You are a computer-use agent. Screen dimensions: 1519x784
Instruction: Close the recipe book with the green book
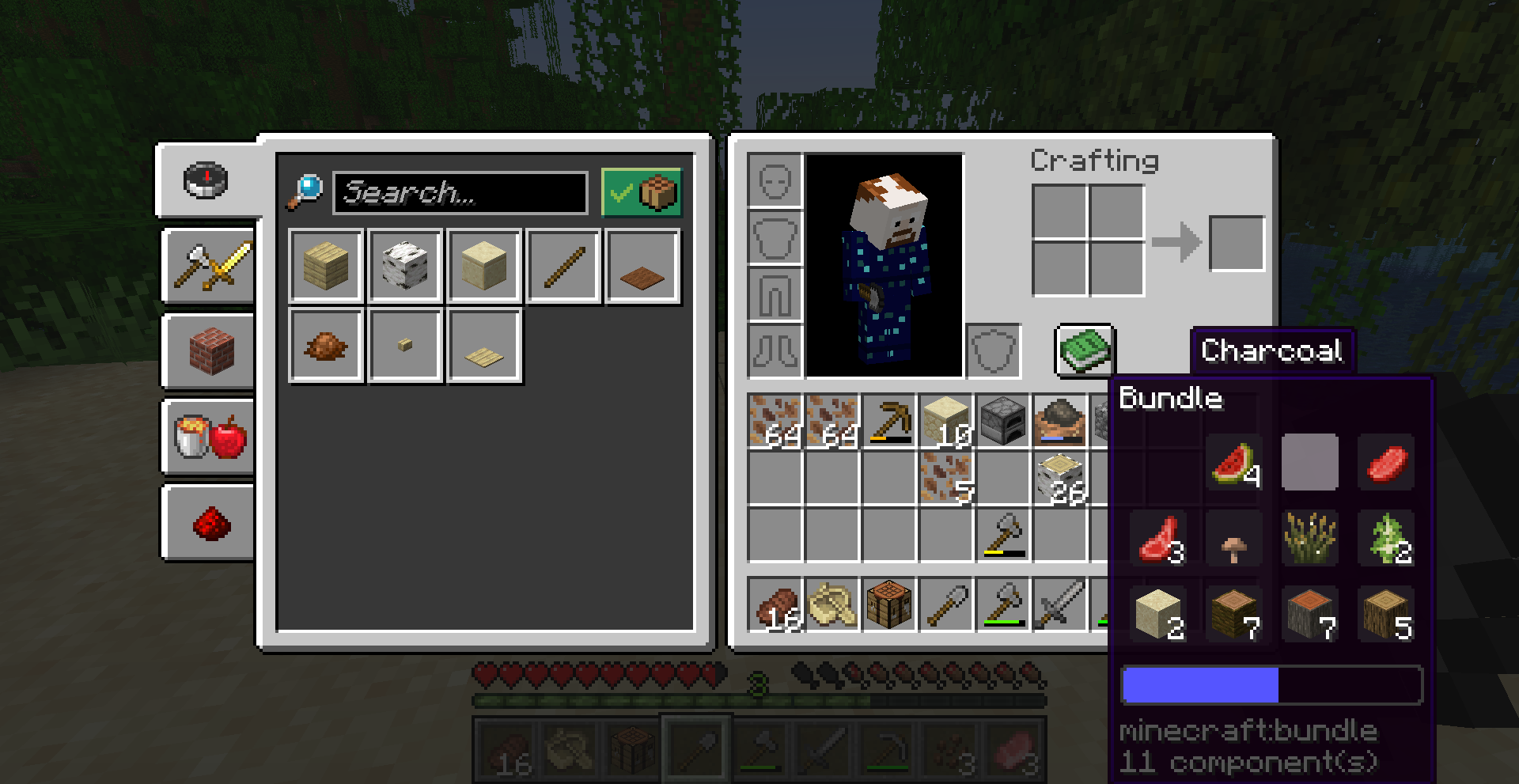pos(1085,350)
